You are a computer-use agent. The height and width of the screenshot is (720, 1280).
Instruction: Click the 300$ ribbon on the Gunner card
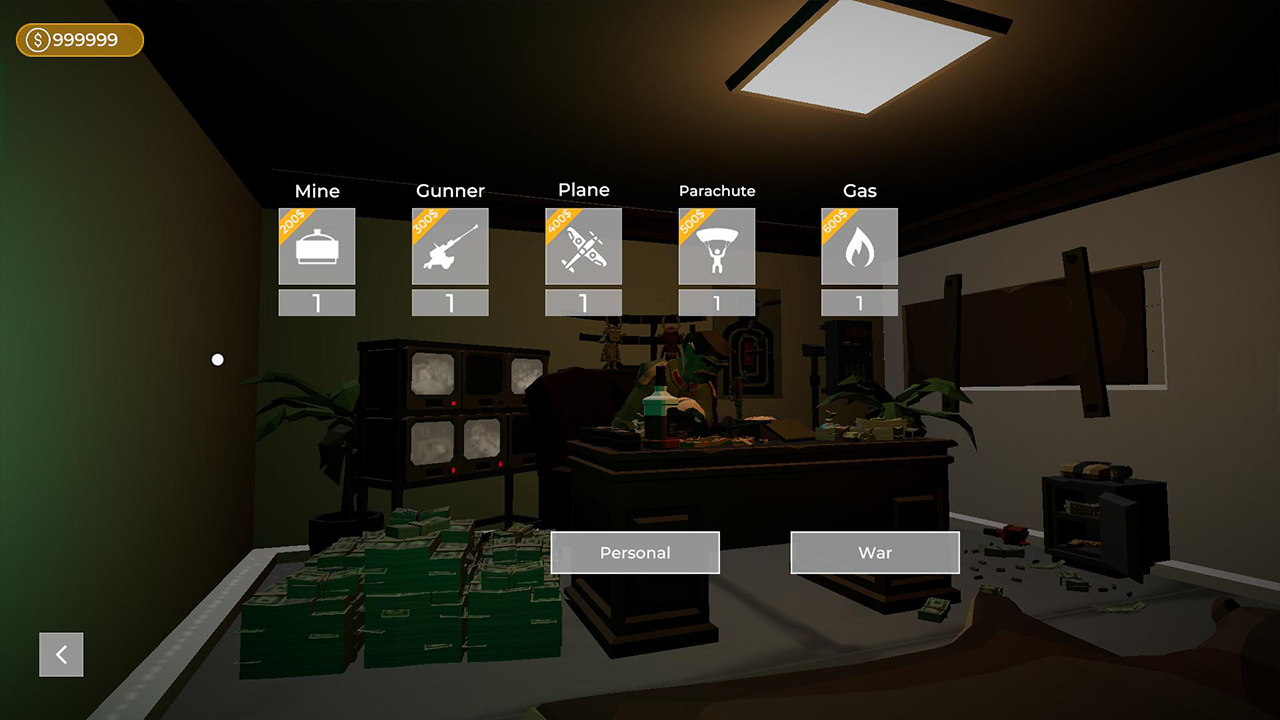(426, 222)
